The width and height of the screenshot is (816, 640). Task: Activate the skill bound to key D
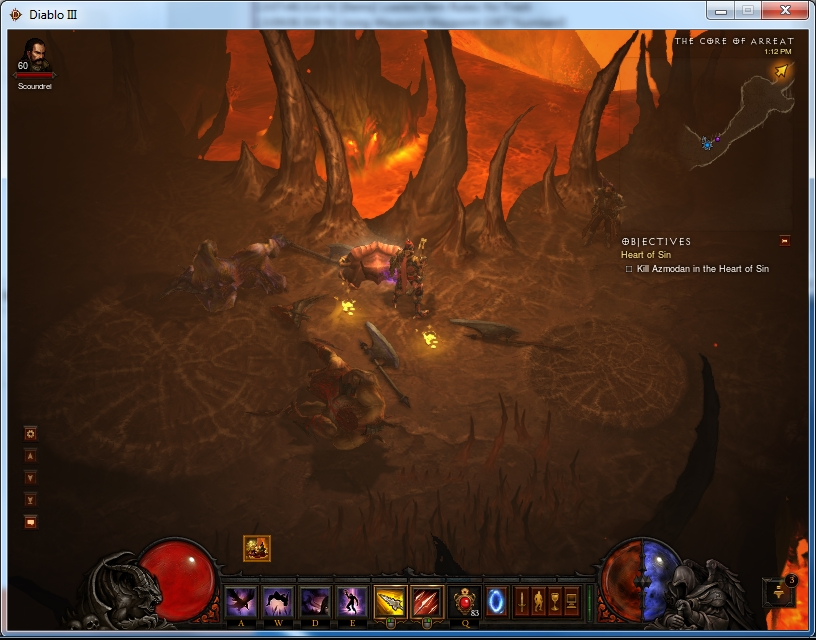pyautogui.click(x=314, y=602)
